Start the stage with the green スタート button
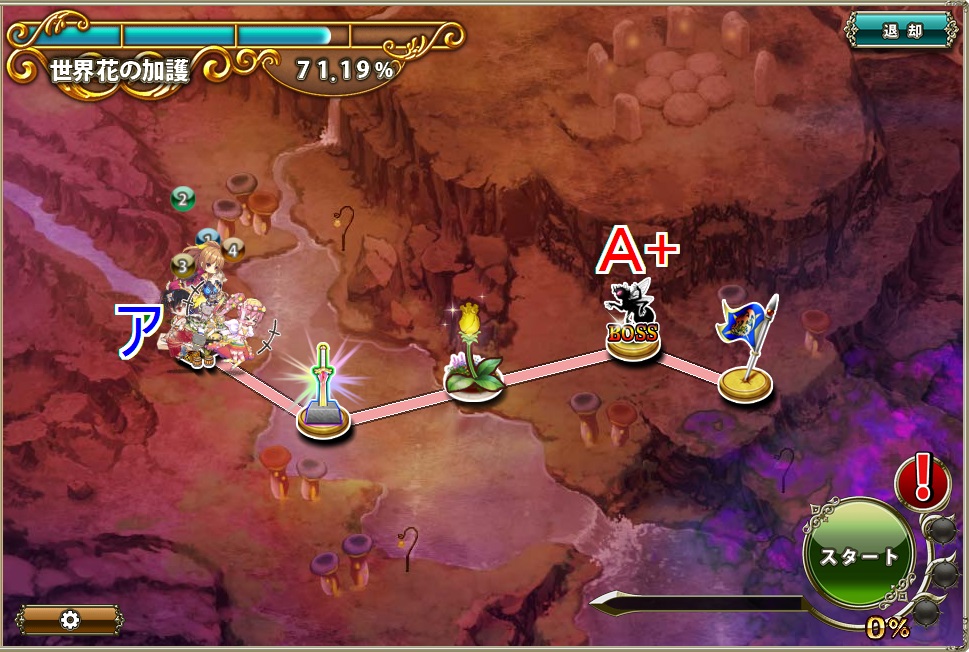This screenshot has height=652, width=969. point(859,556)
